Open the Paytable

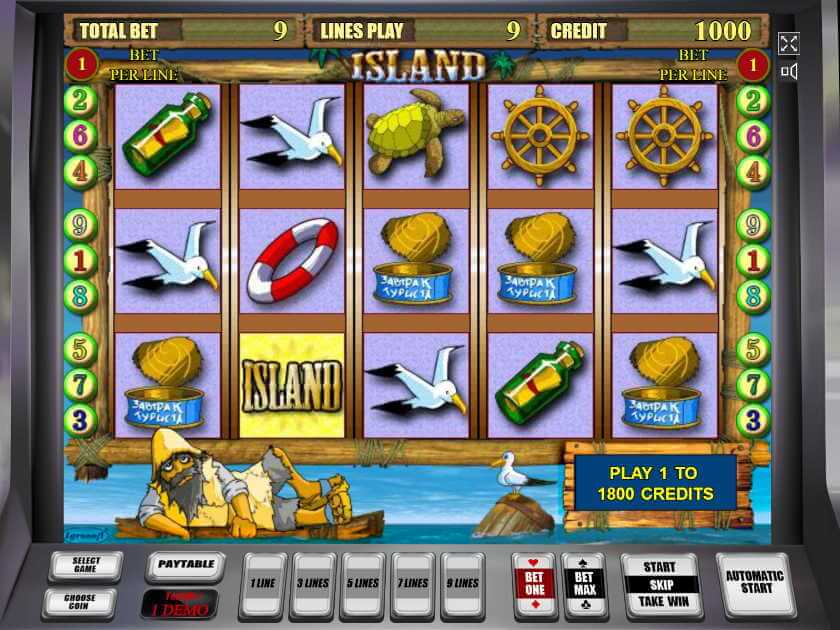[x=185, y=565]
